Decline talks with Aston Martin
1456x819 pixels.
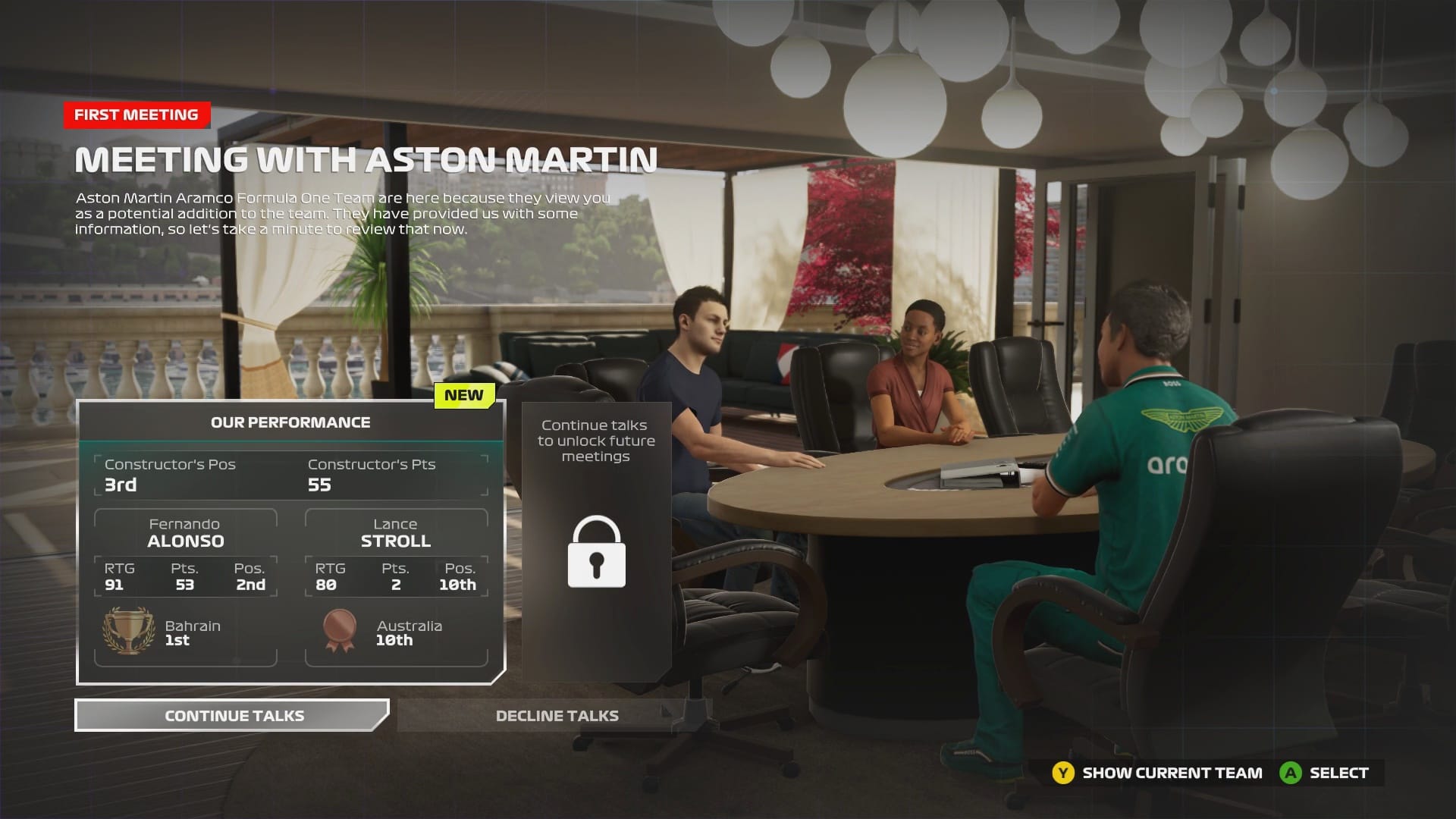(x=556, y=716)
